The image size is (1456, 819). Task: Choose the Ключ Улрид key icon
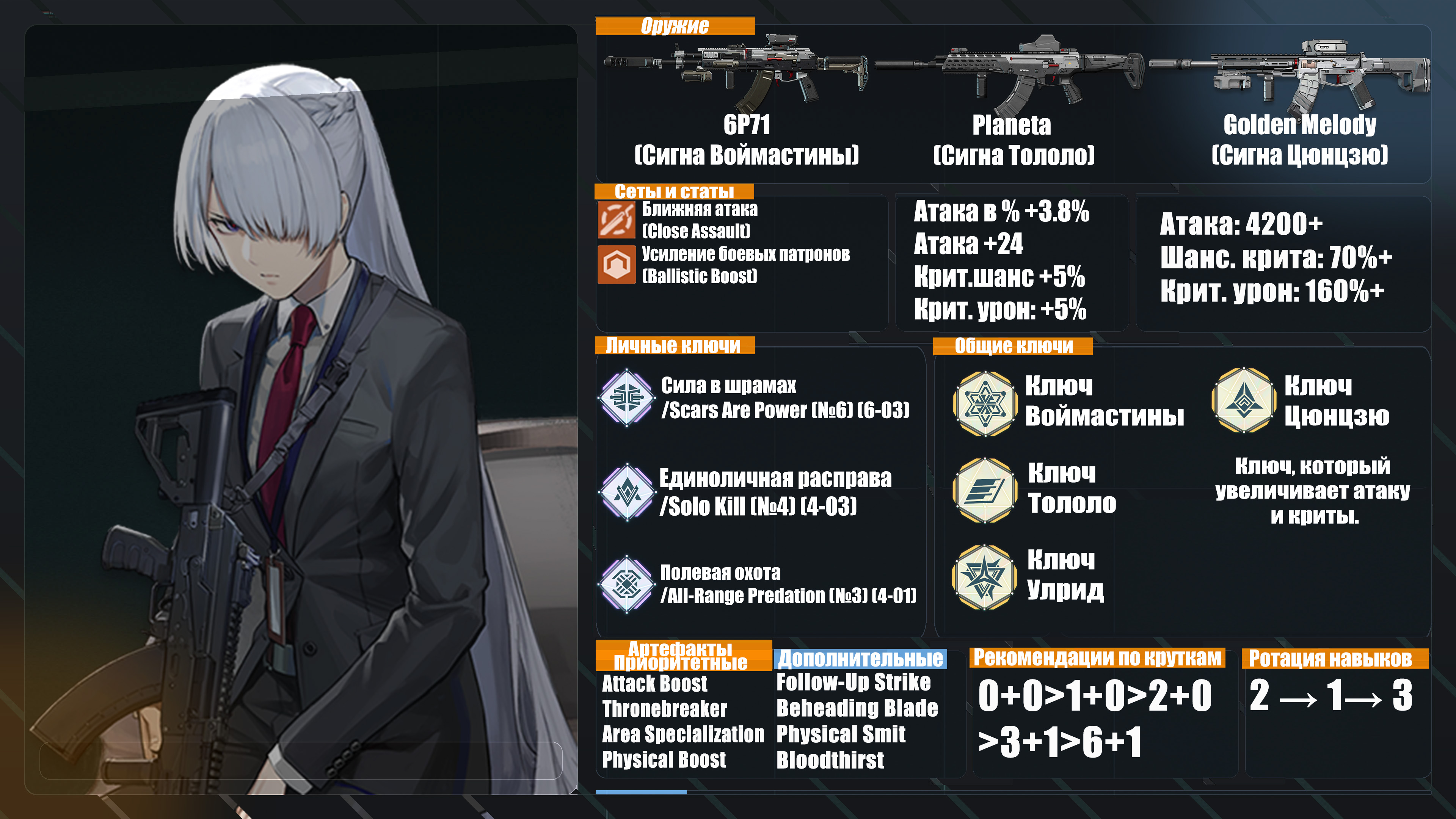click(x=985, y=576)
